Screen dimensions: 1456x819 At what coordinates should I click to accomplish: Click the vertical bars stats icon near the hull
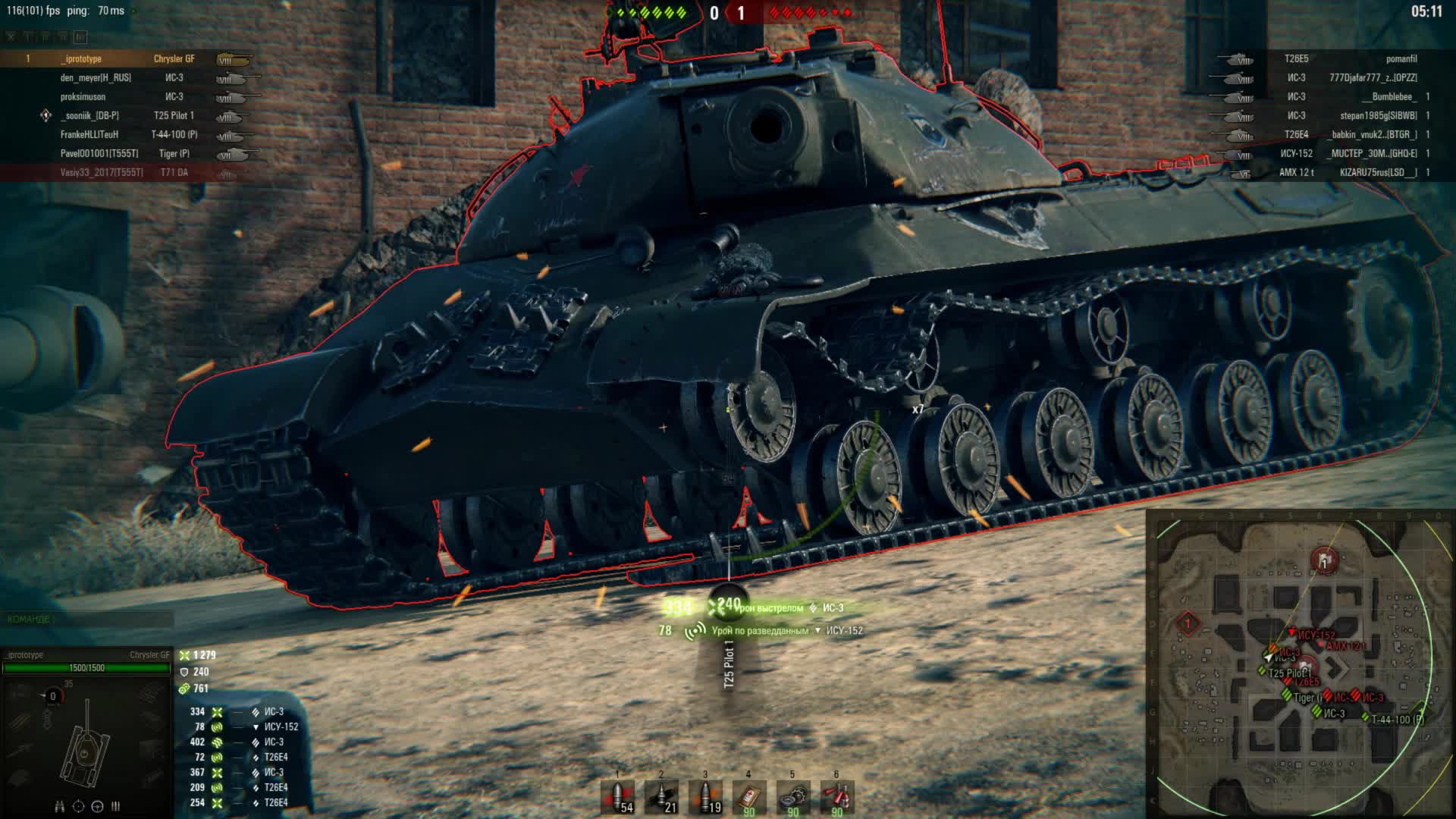[x=115, y=806]
